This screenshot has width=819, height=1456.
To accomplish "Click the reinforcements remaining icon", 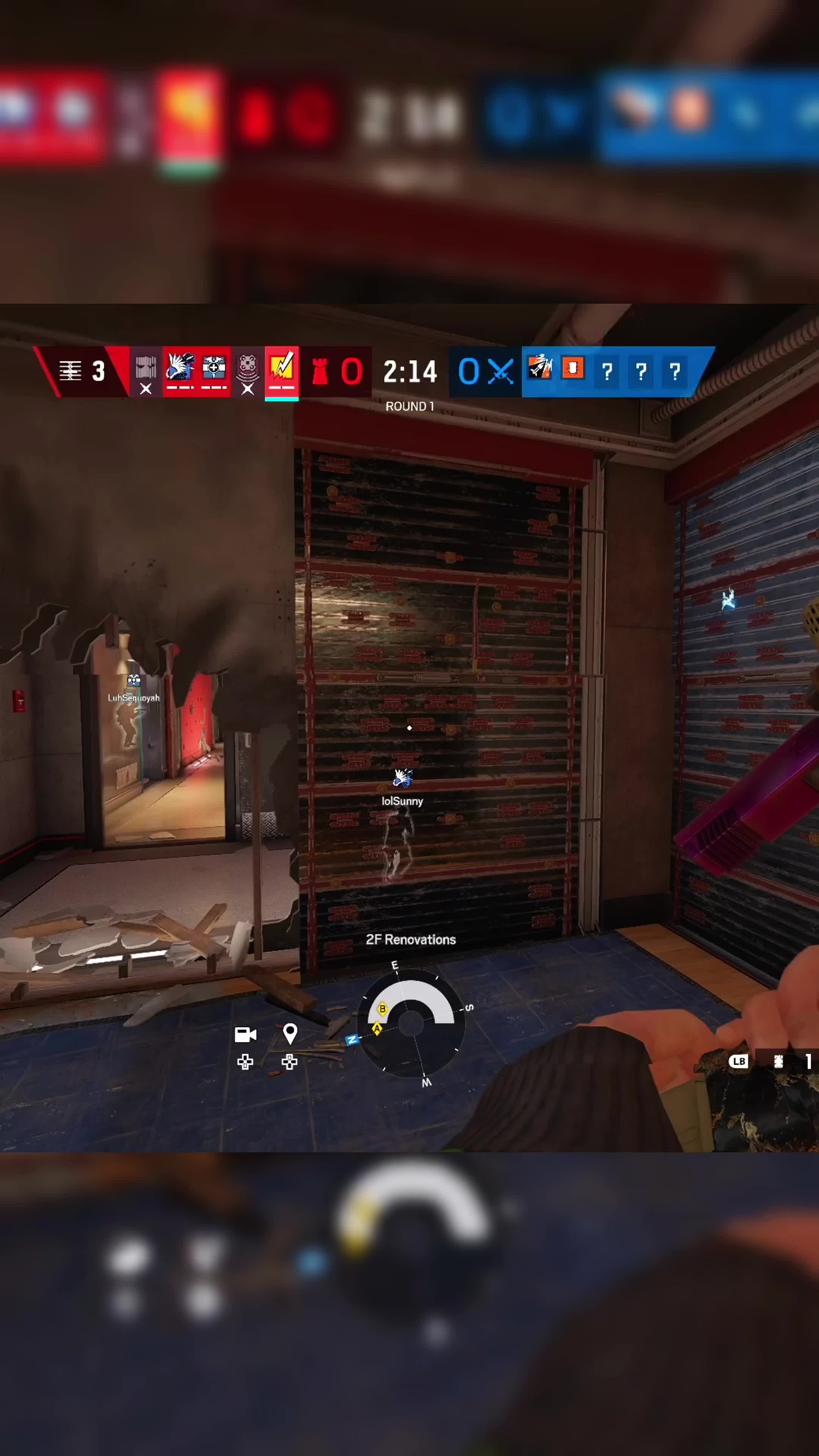I will pyautogui.click(x=71, y=371).
